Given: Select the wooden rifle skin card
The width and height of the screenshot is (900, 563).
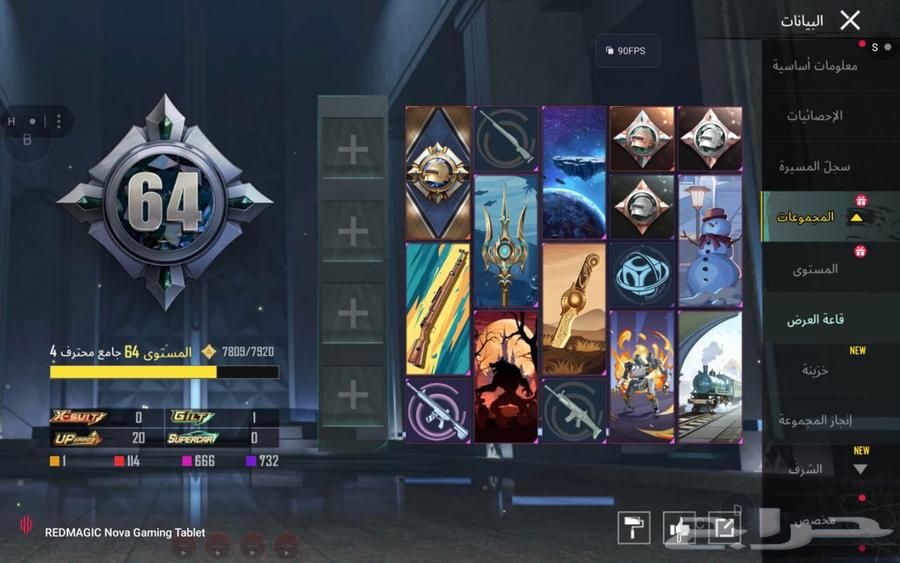Looking at the screenshot, I should pos(438,309).
